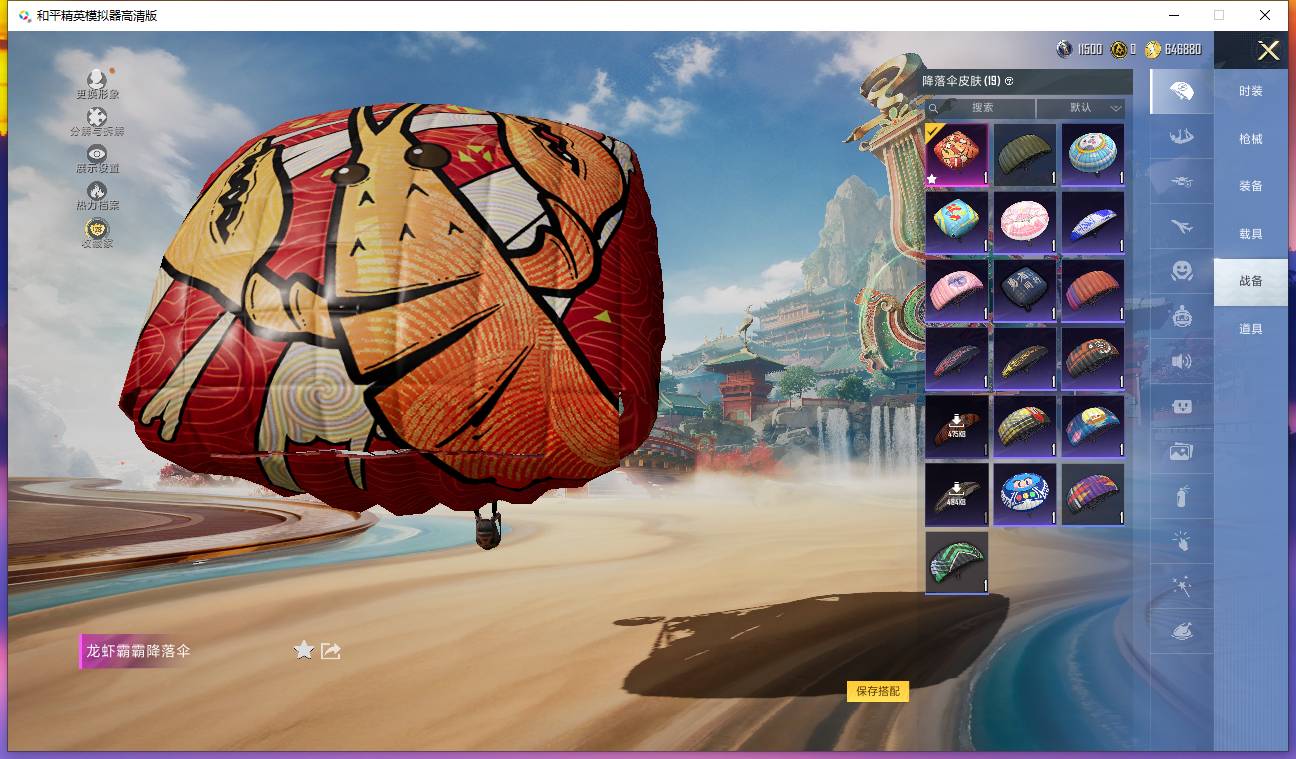Minimize the emulator window
Image resolution: width=1296 pixels, height=759 pixels.
pyautogui.click(x=1172, y=15)
